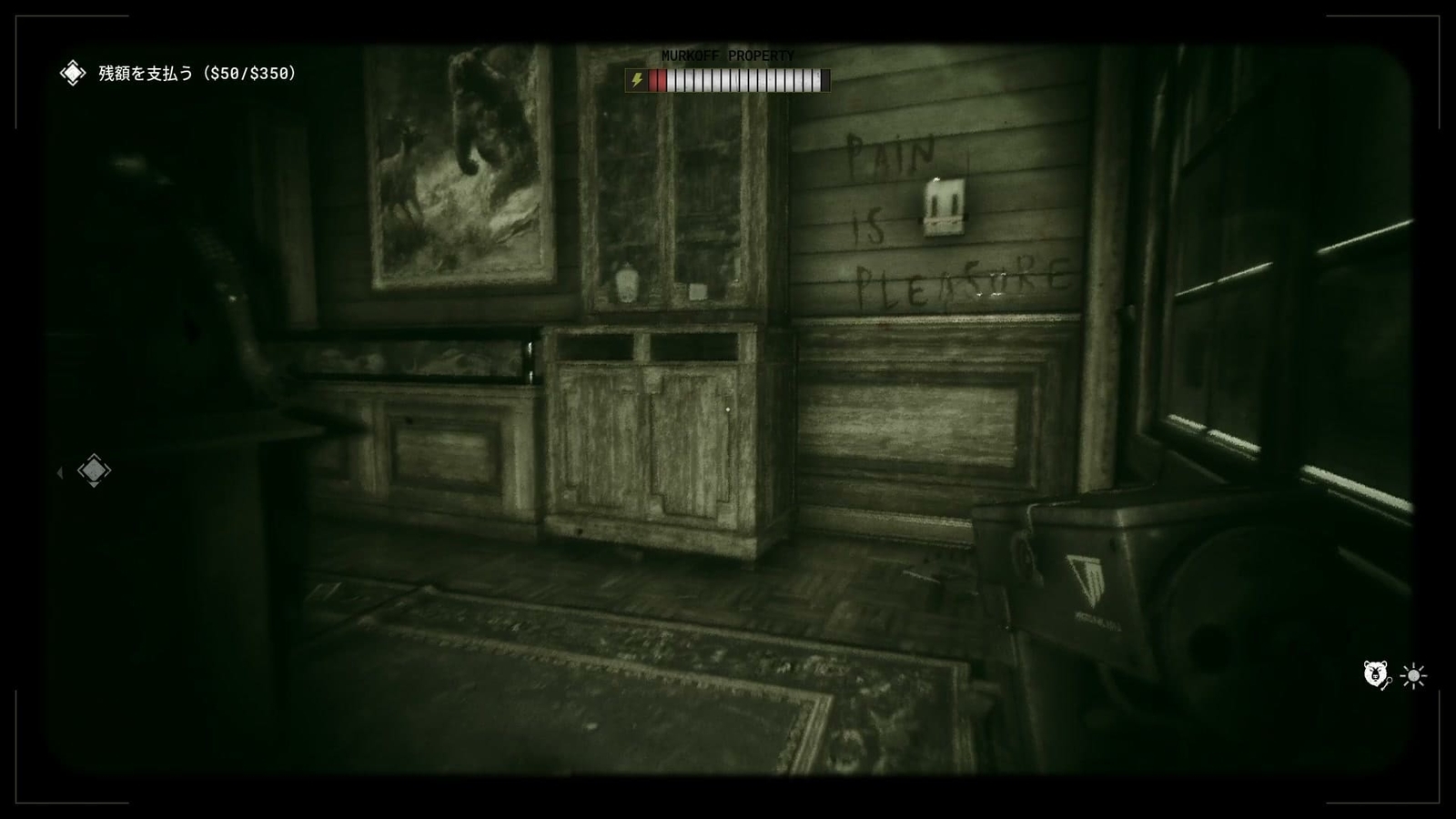Select the diamond objective icon beside the Japanese text

71,74
